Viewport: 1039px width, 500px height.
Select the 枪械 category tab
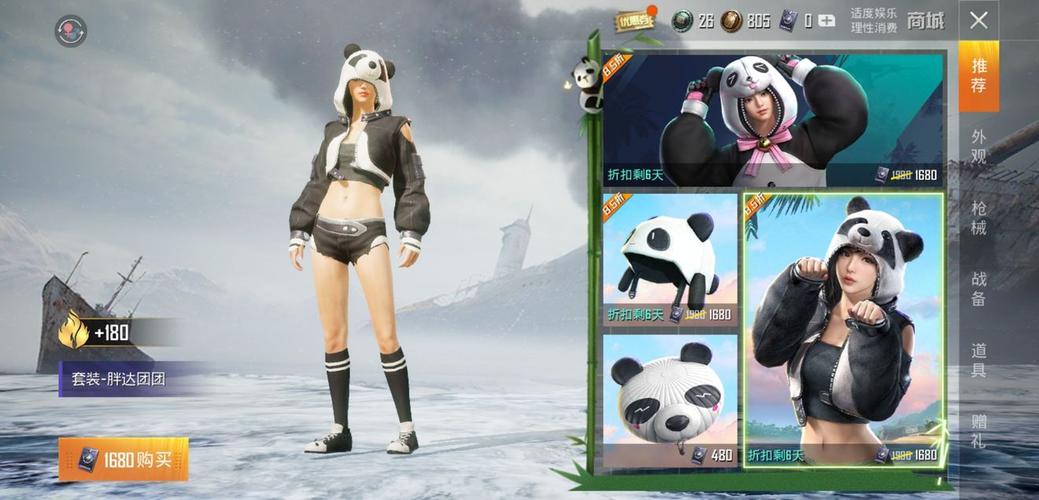point(978,218)
